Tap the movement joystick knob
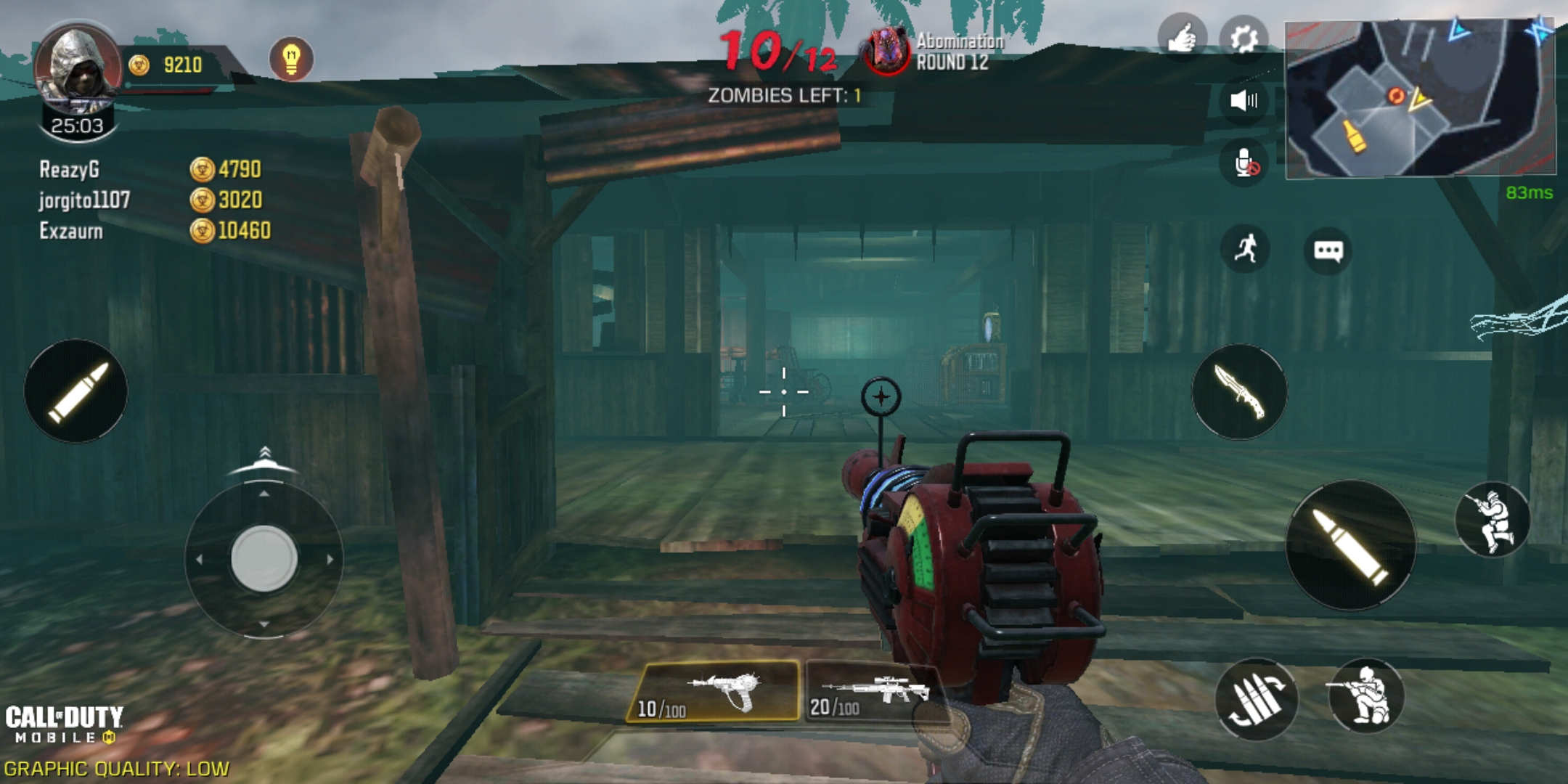The width and height of the screenshot is (1568, 784). [264, 559]
